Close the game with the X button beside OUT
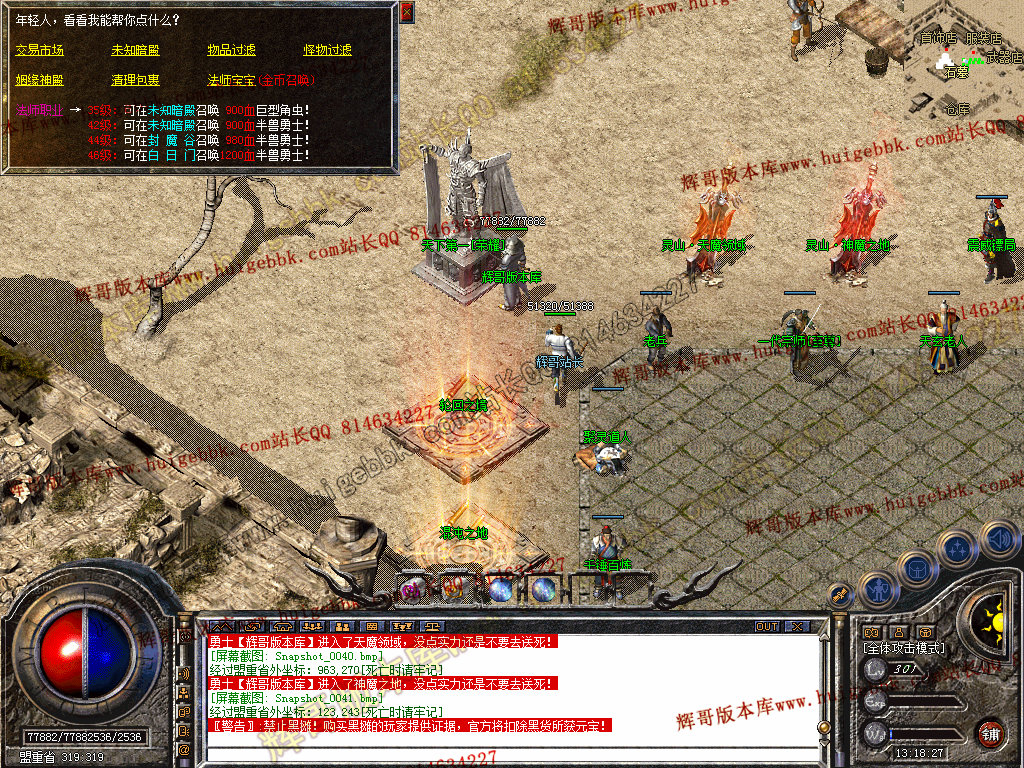 796,626
